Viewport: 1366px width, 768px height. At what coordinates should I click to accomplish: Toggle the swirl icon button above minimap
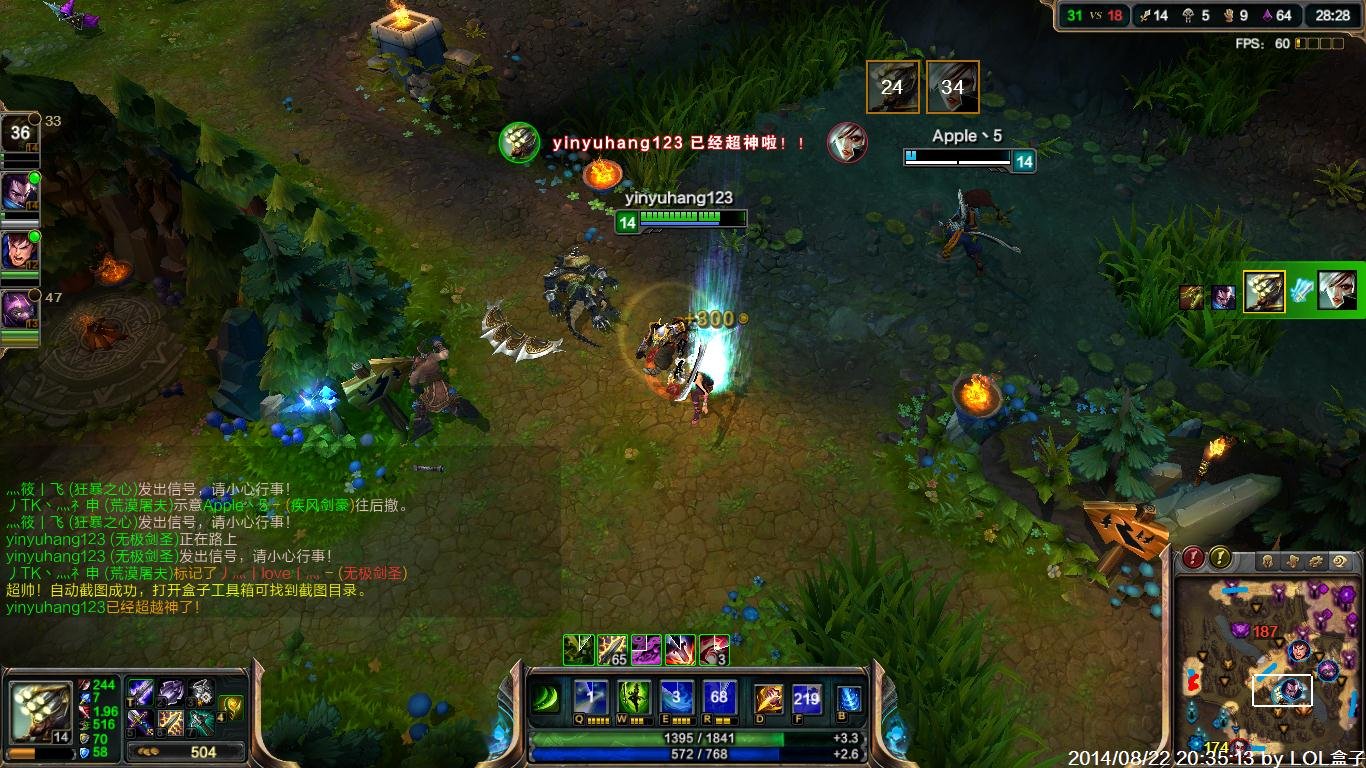[x=1342, y=561]
